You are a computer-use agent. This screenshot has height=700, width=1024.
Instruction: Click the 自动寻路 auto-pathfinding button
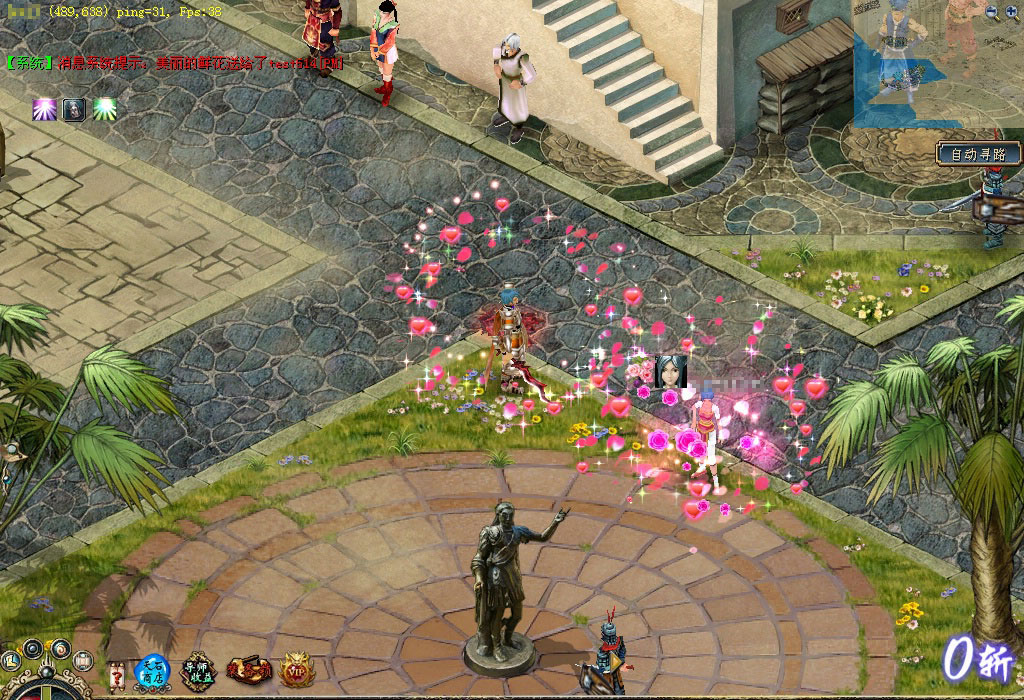[x=979, y=154]
